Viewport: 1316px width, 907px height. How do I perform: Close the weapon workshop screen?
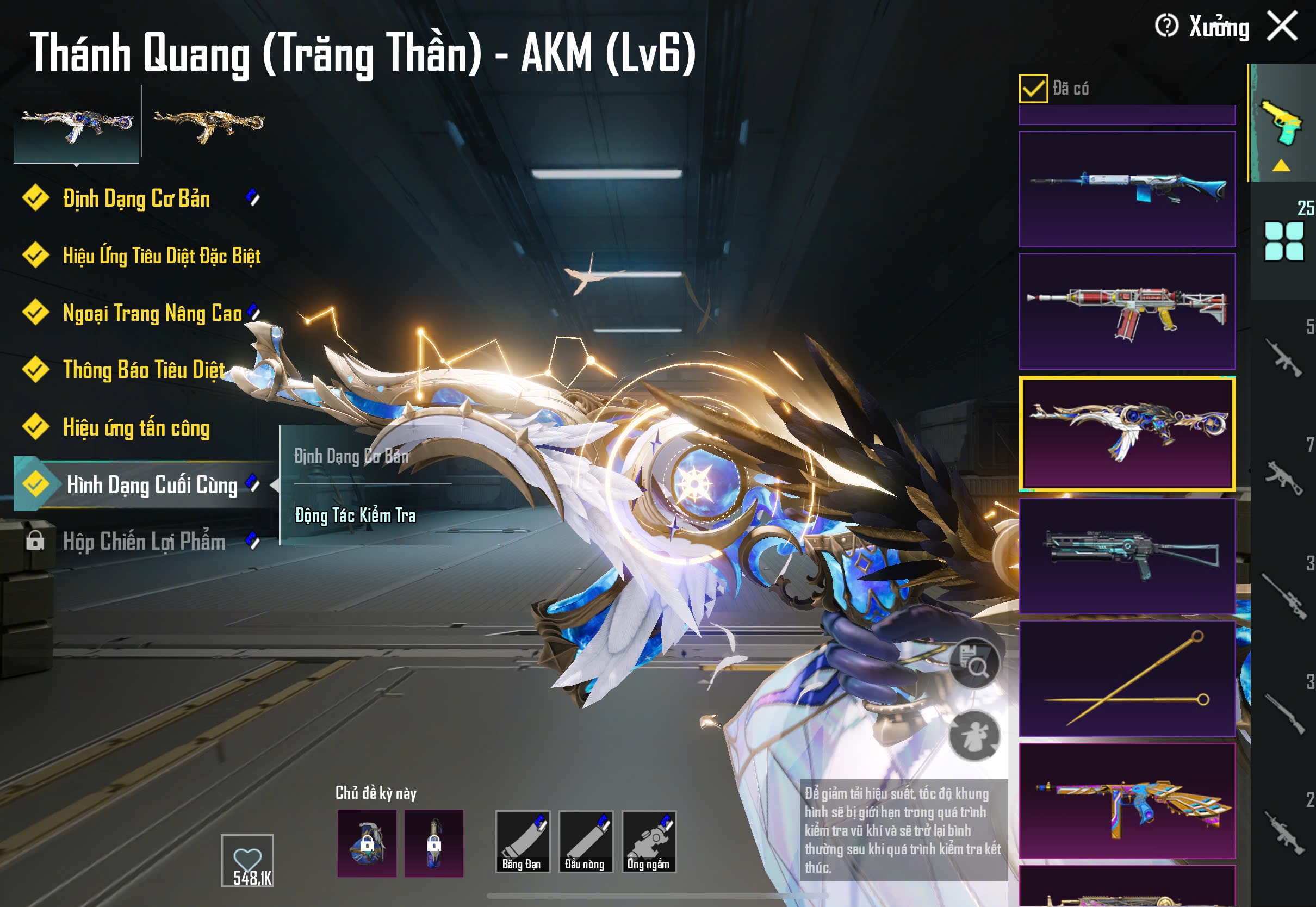[x=1282, y=26]
